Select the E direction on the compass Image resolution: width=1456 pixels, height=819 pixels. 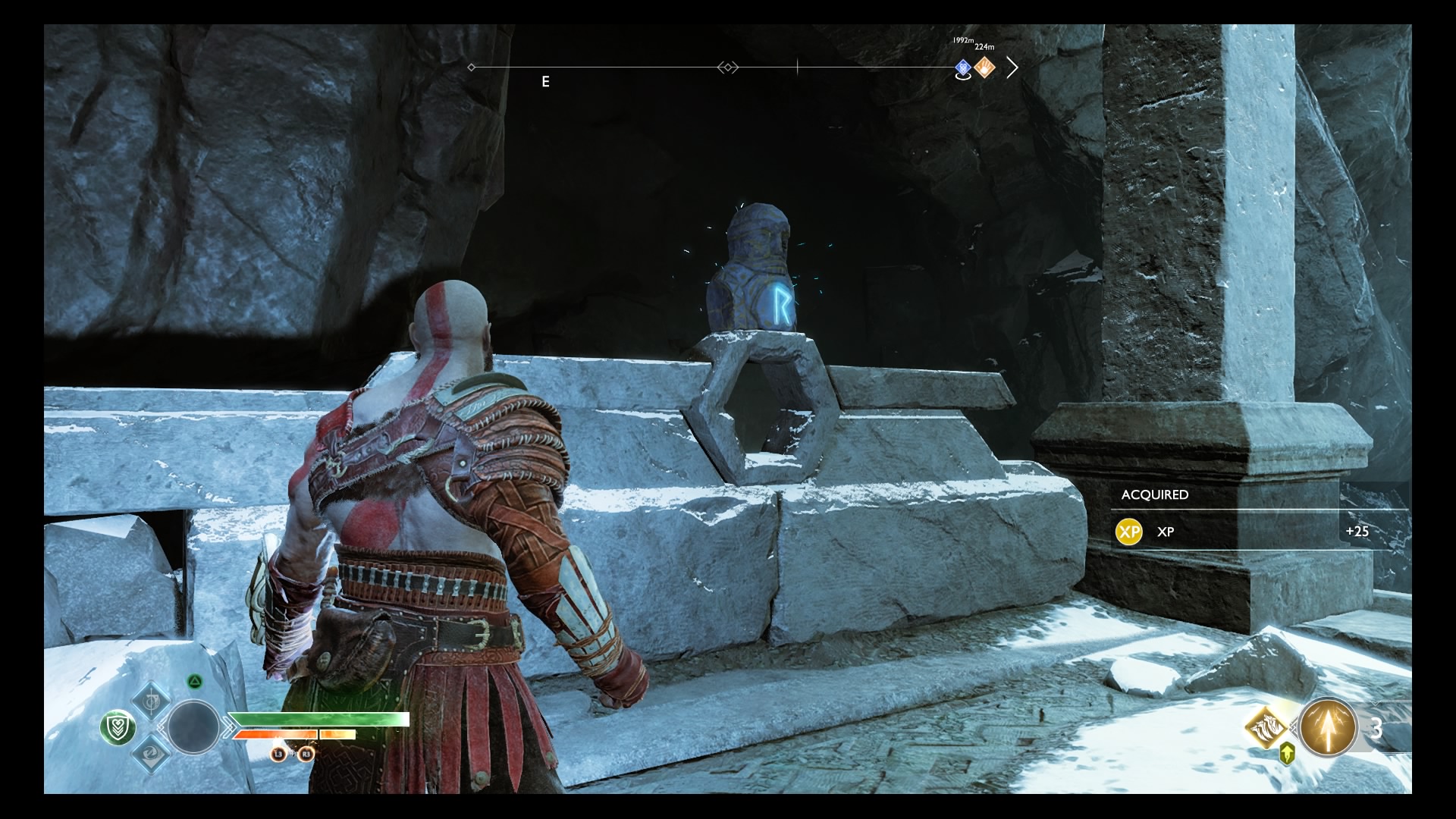(x=544, y=82)
